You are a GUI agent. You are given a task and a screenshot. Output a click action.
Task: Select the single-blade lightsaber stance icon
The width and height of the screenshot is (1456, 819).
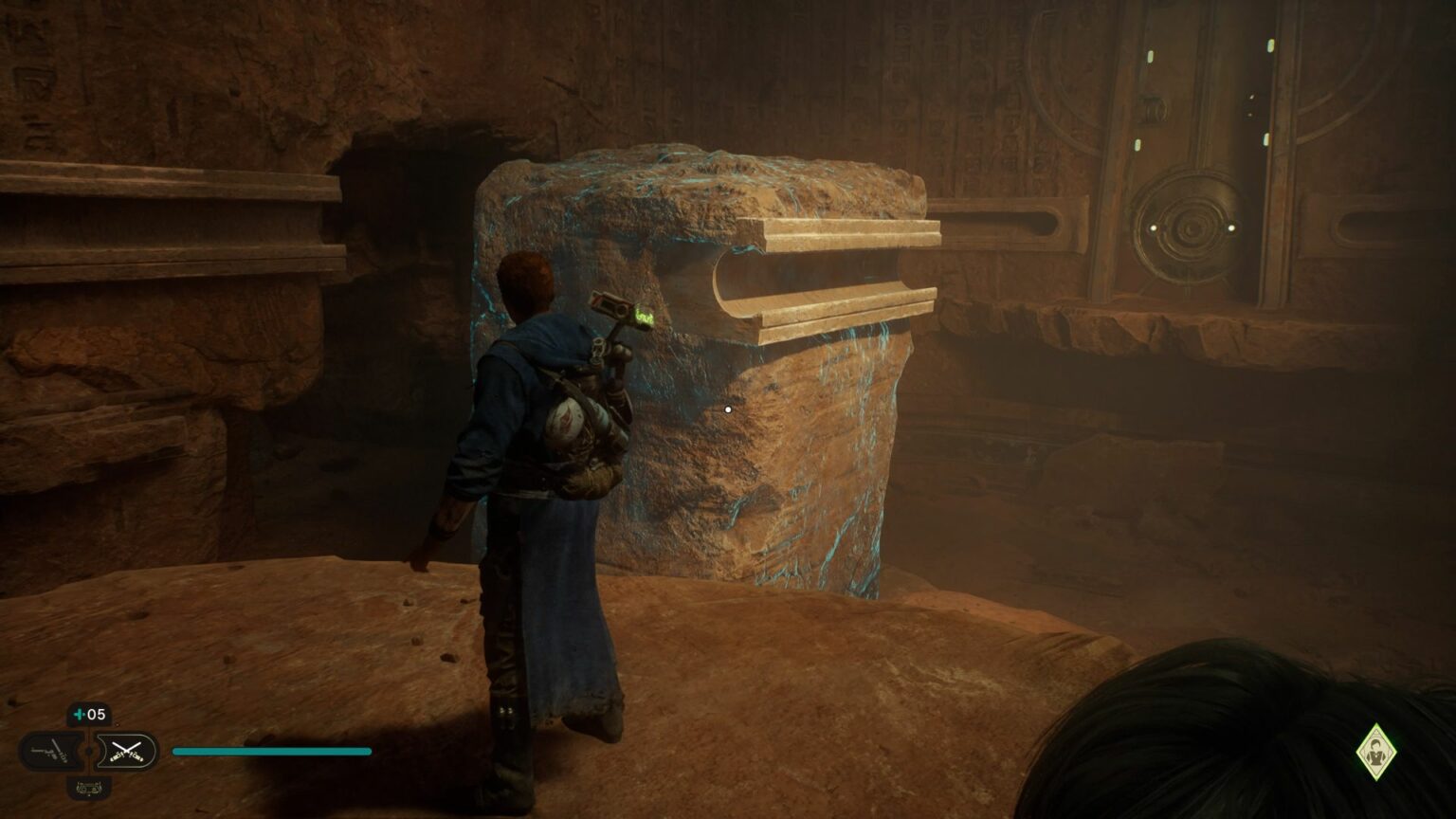pos(53,751)
